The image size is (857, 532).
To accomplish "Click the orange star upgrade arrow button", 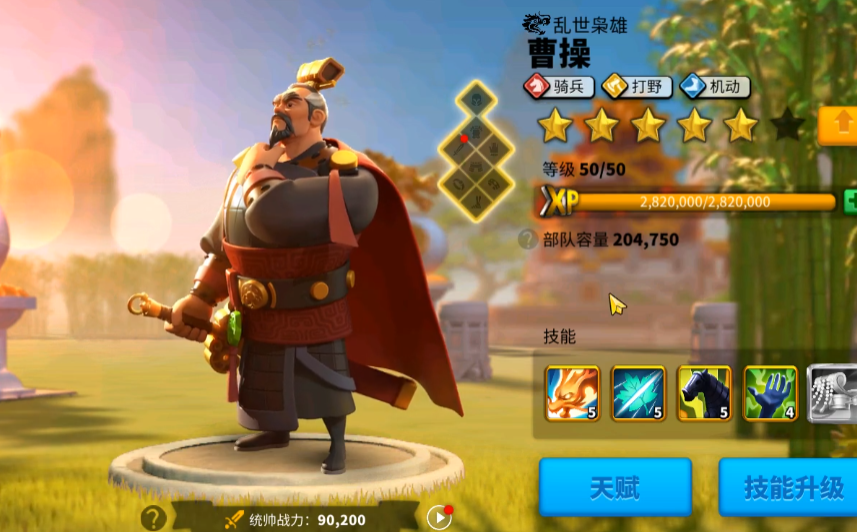I will tap(838, 126).
